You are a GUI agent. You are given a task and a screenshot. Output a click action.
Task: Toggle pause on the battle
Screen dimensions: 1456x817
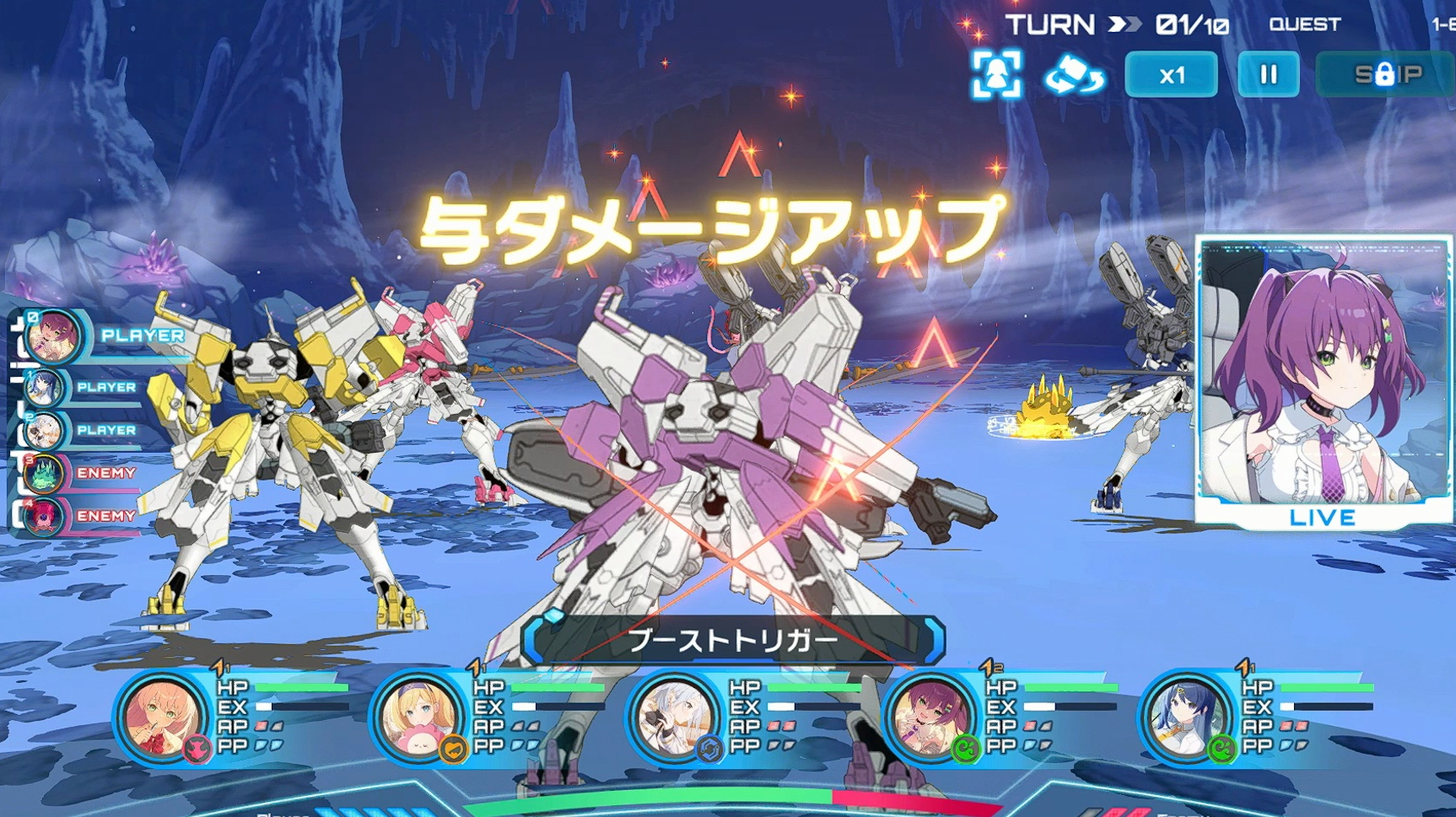pyautogui.click(x=1269, y=74)
